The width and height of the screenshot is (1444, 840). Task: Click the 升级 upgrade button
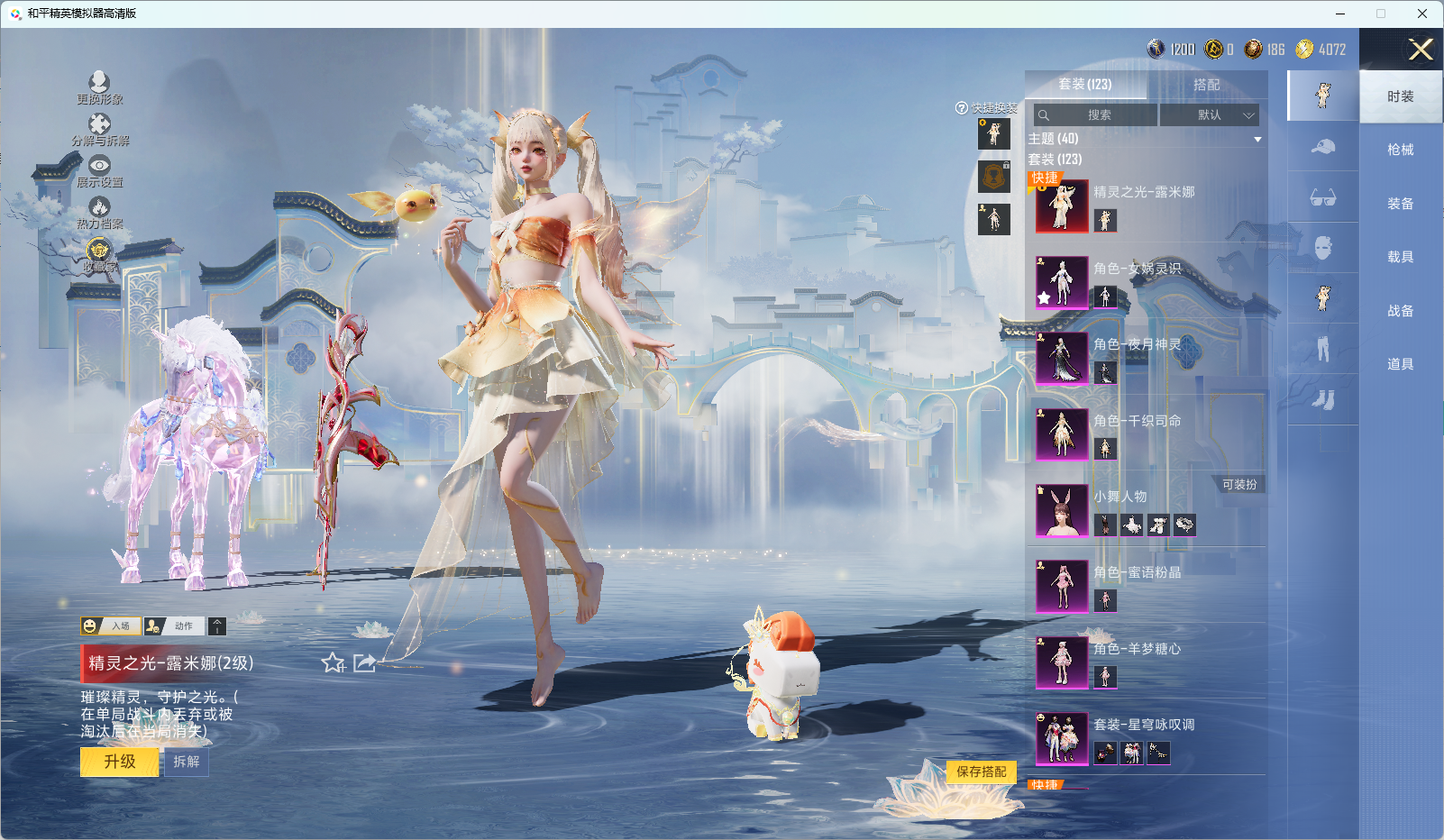click(x=119, y=762)
